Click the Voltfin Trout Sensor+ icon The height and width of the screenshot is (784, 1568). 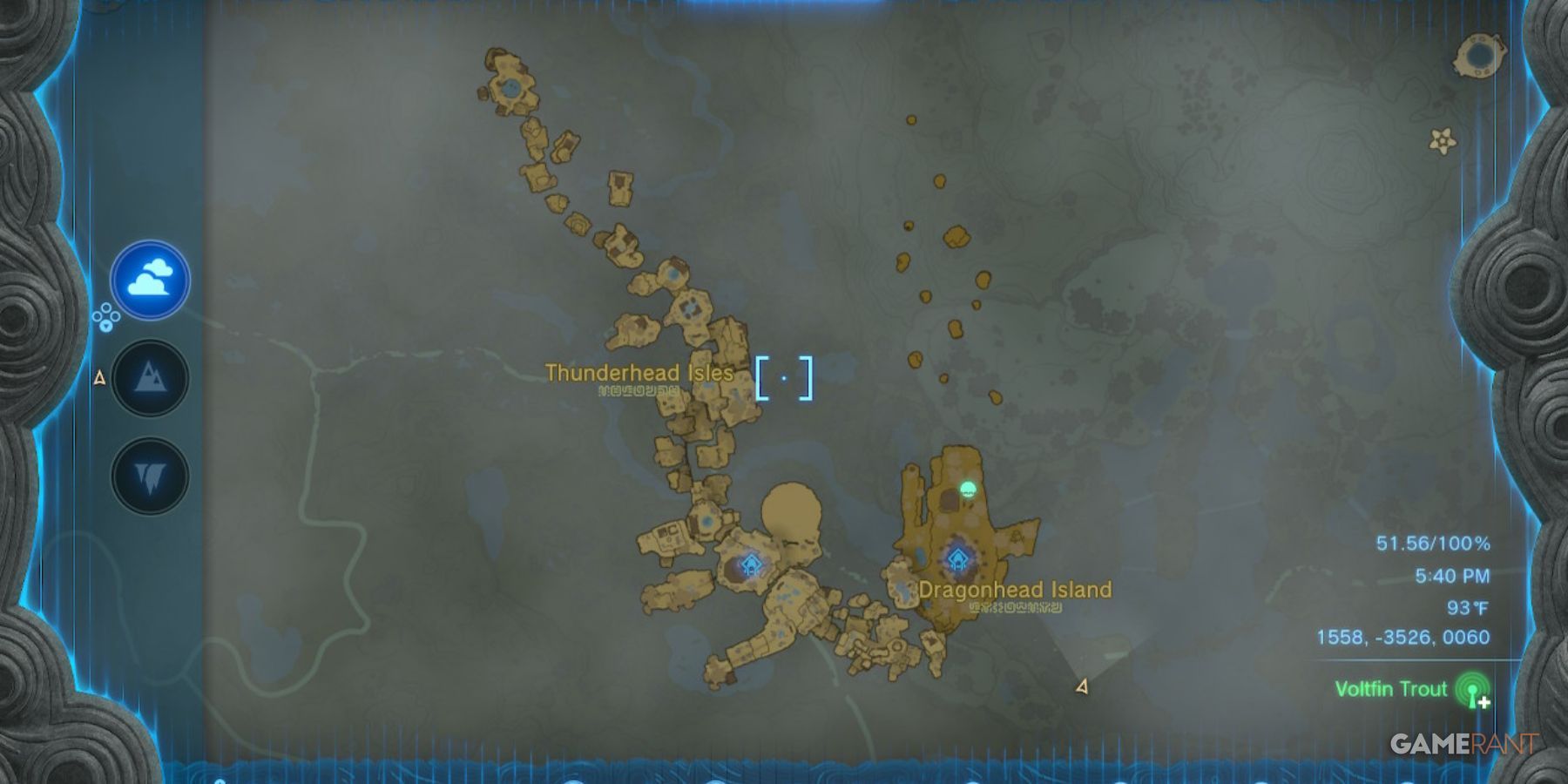1471,688
